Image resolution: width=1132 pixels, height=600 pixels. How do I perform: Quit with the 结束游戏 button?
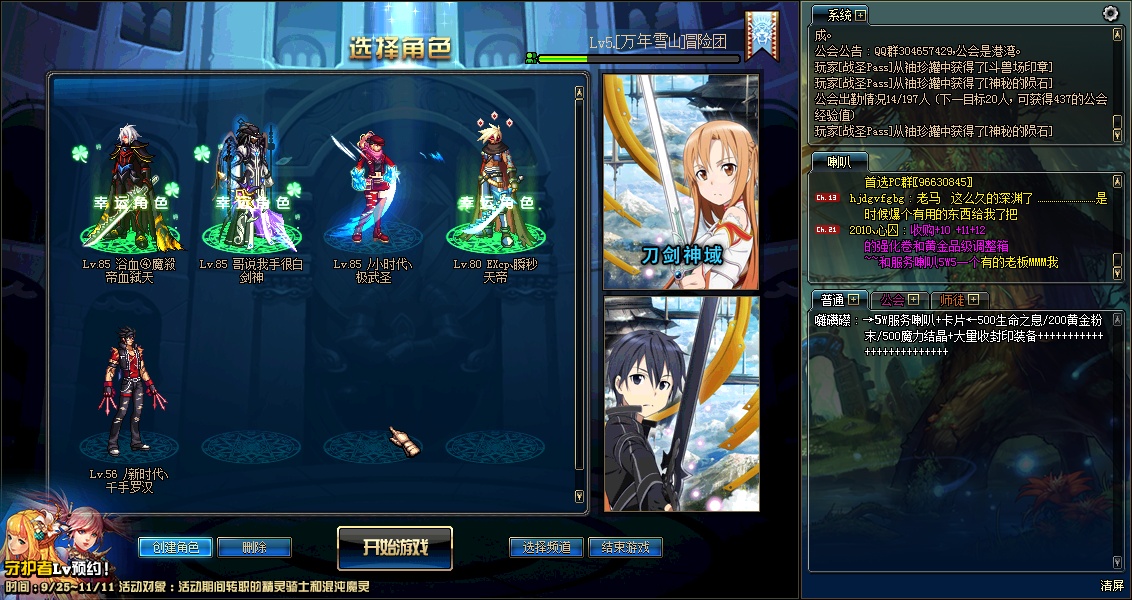click(x=625, y=547)
